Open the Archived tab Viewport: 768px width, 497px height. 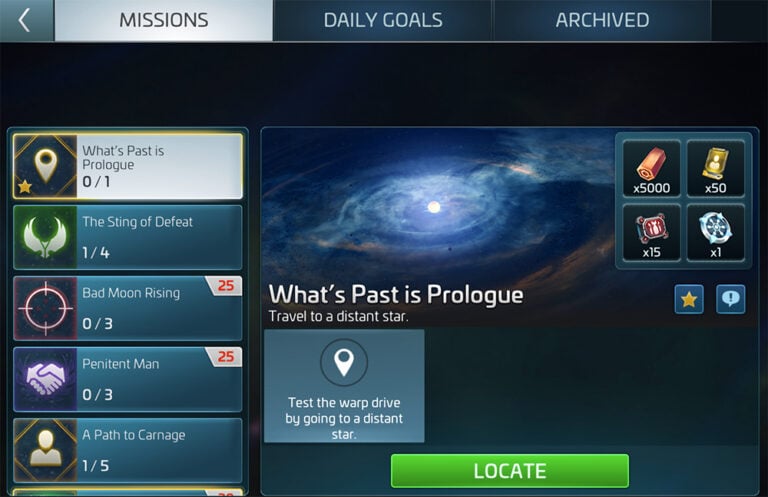click(x=602, y=20)
